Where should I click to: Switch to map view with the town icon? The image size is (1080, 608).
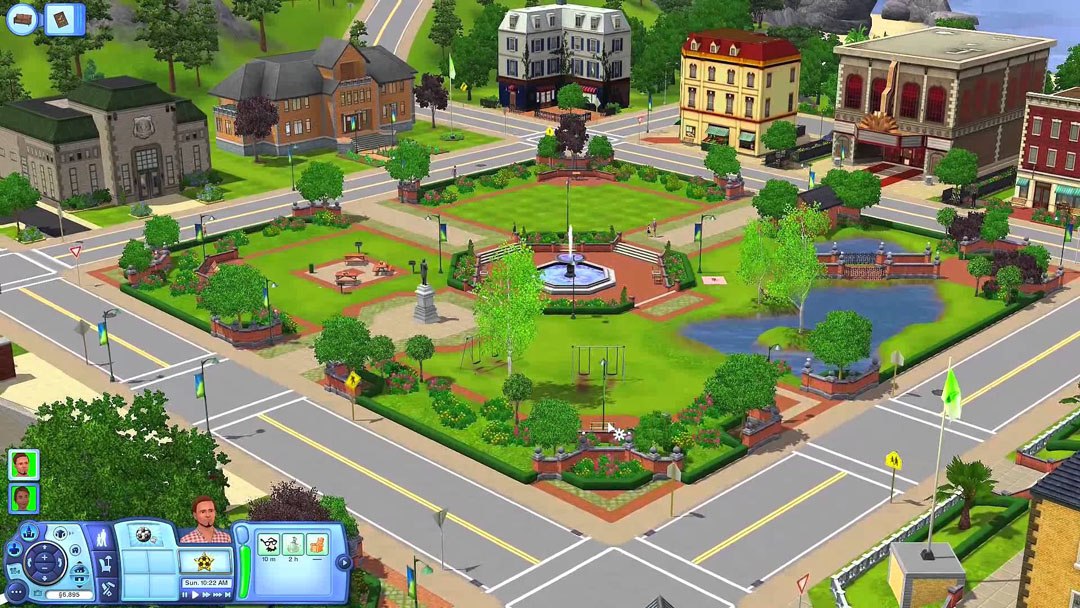pos(28,532)
